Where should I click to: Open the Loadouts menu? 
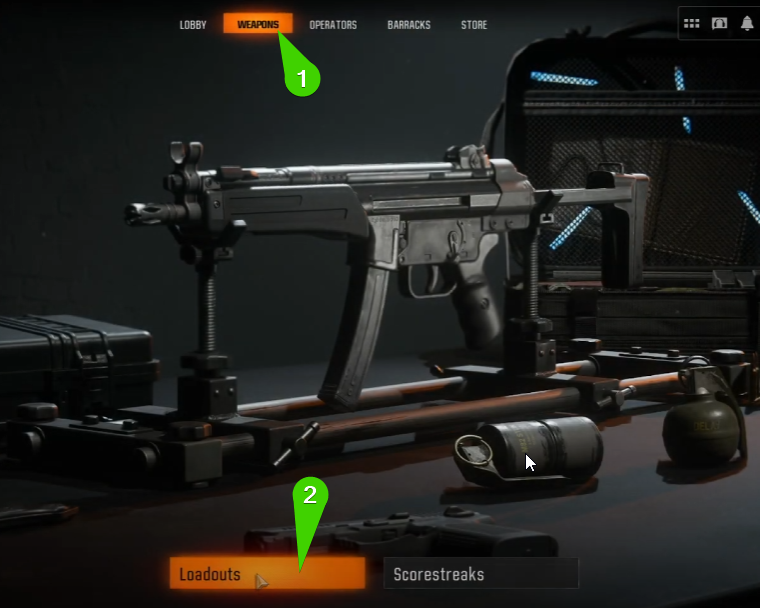(x=267, y=574)
